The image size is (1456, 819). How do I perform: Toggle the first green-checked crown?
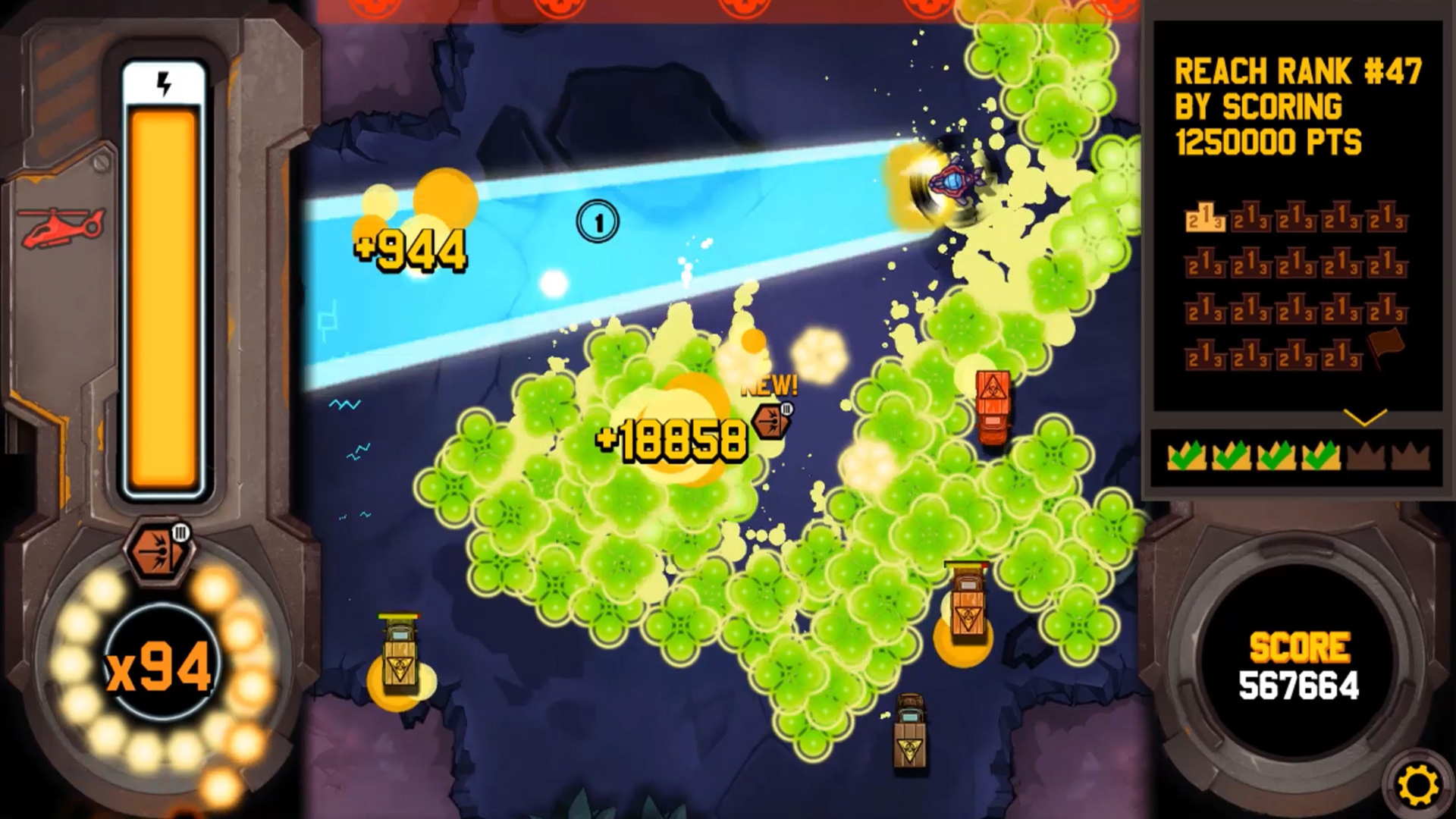coord(1186,456)
